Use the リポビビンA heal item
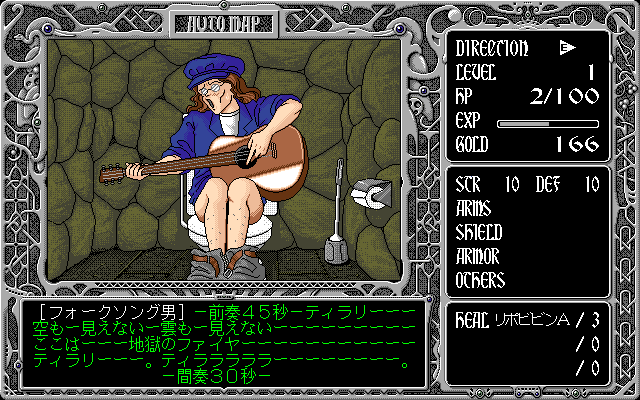This screenshot has width=640, height=400. coord(535,319)
